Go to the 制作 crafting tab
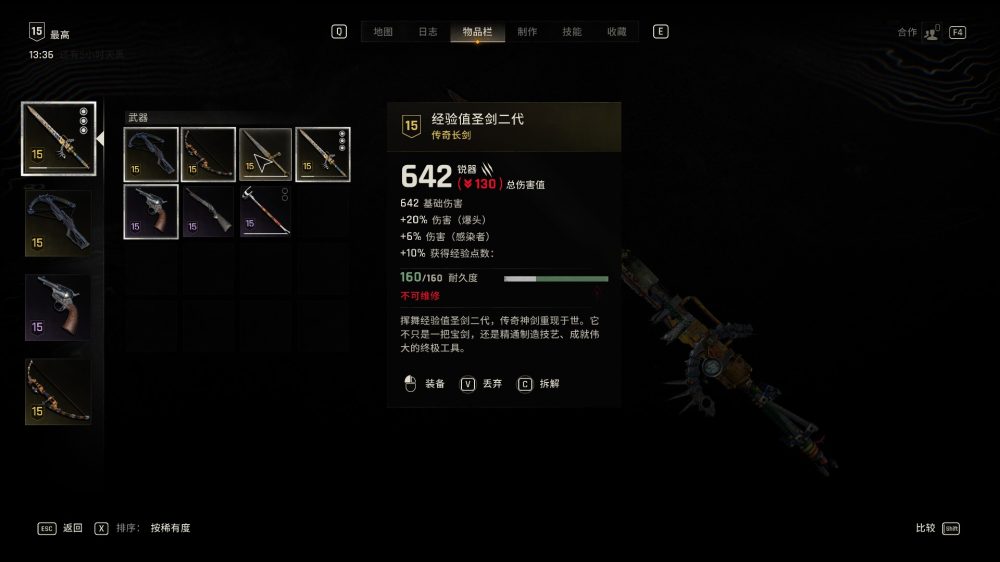Screen dimensions: 1000x562 coord(526,32)
